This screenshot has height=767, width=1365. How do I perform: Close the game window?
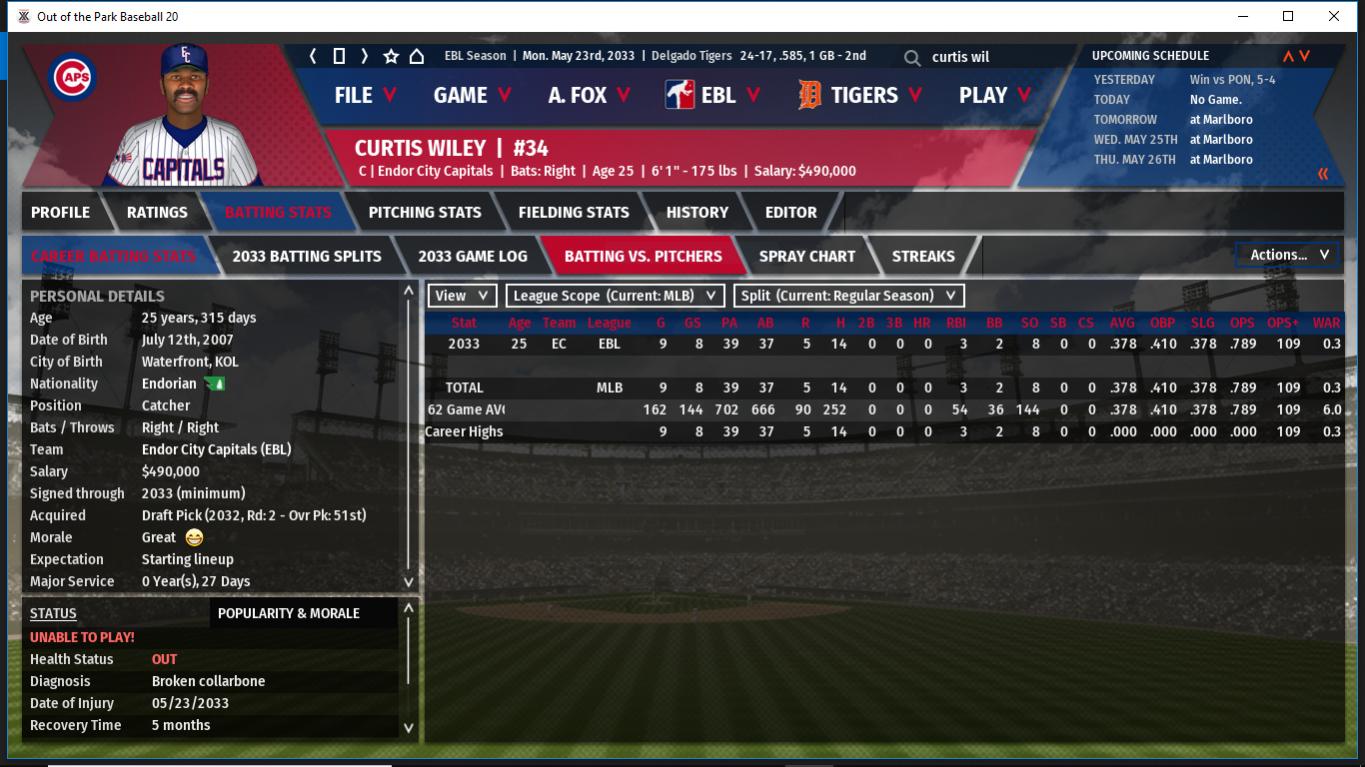click(x=1334, y=16)
